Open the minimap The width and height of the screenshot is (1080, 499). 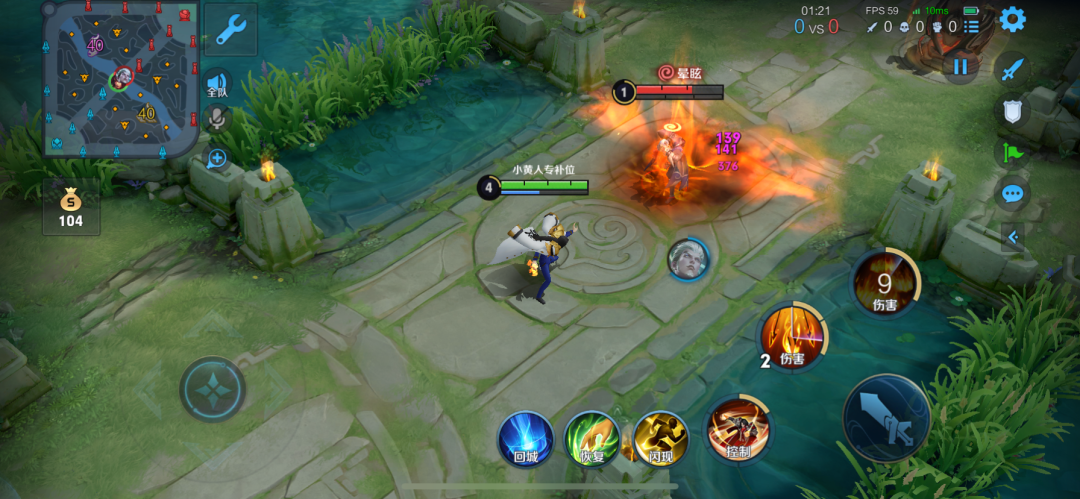121,79
